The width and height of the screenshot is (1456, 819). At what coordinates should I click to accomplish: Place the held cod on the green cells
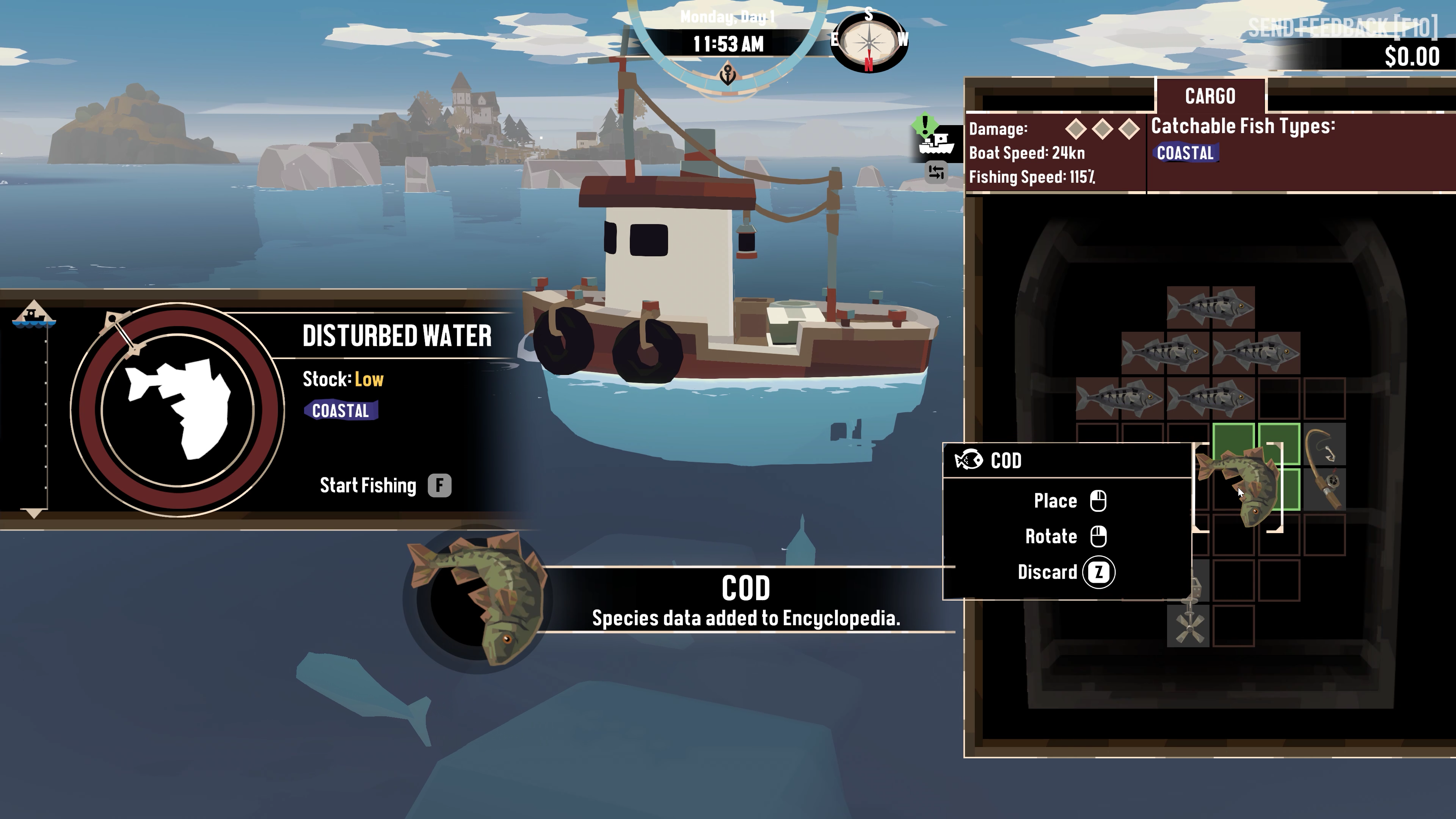[x=1257, y=466]
